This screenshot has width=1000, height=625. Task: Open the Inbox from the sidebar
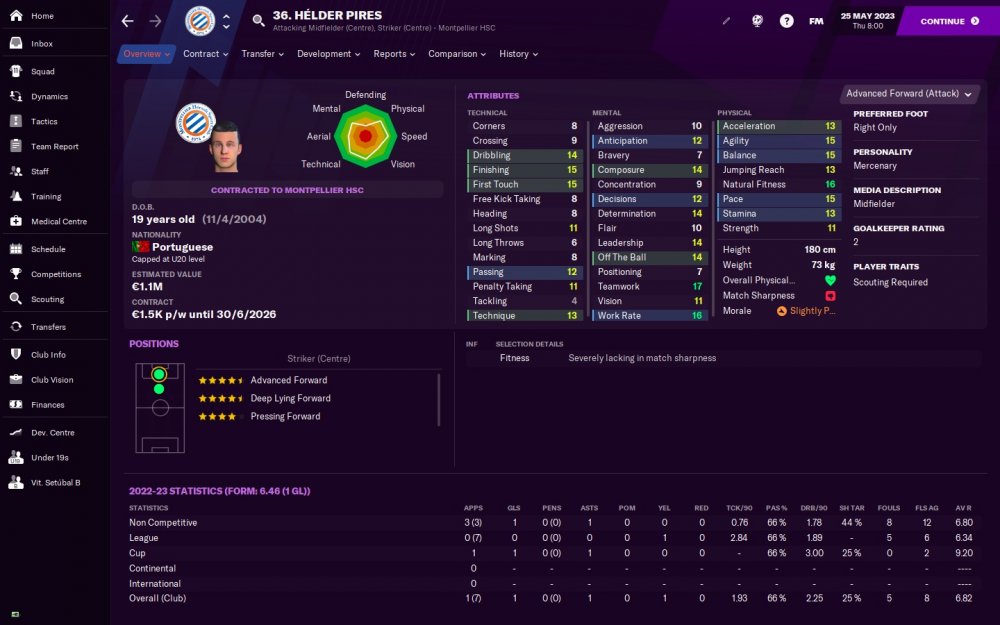click(x=41, y=44)
